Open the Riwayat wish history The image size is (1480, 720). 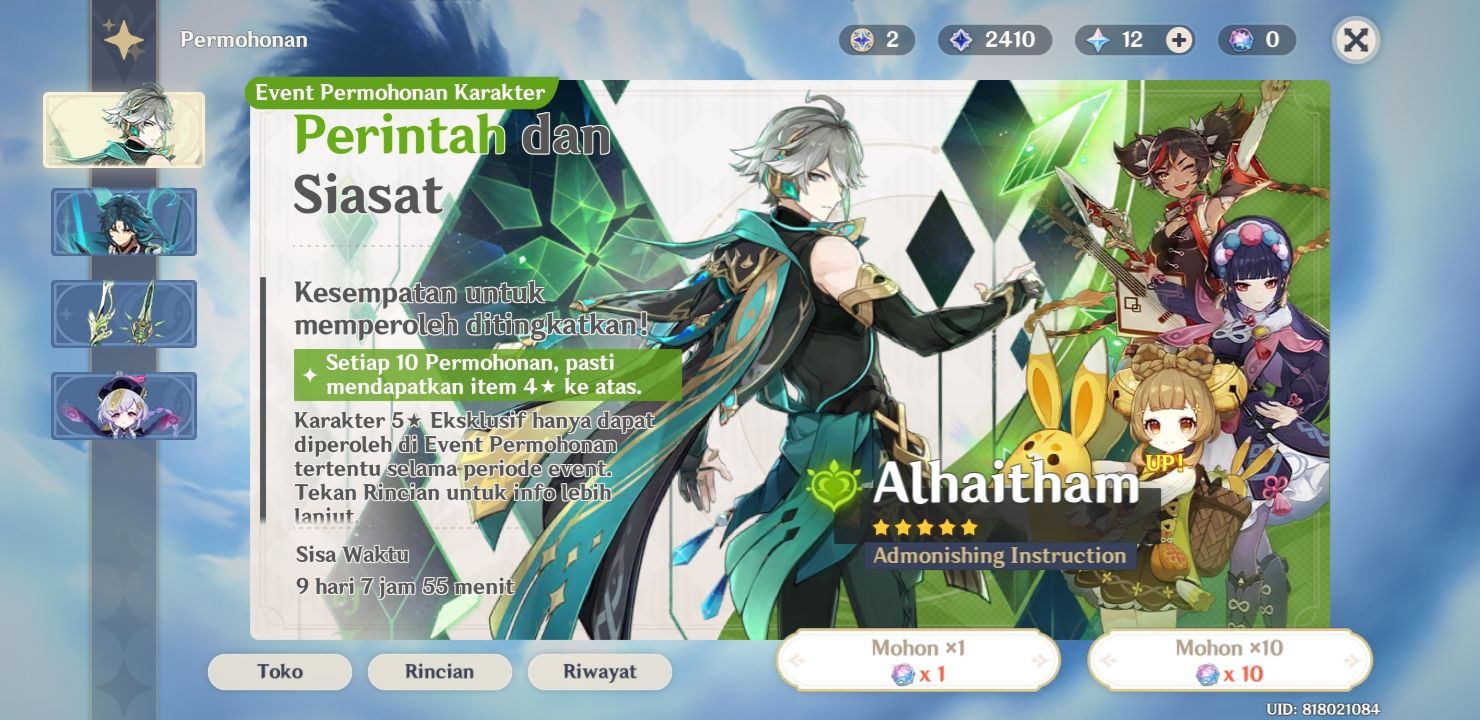[599, 672]
